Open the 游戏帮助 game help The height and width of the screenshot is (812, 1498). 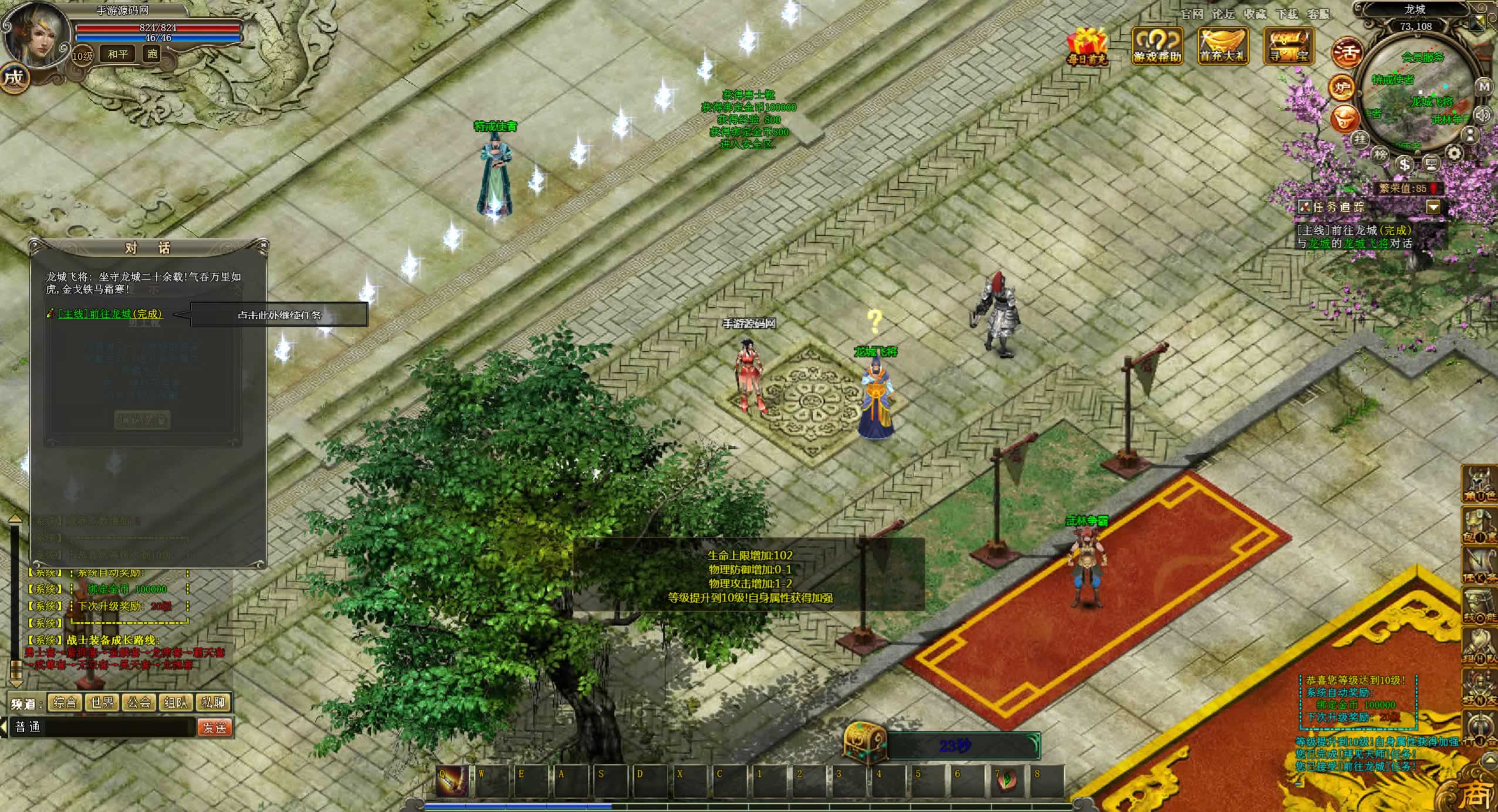(1157, 46)
